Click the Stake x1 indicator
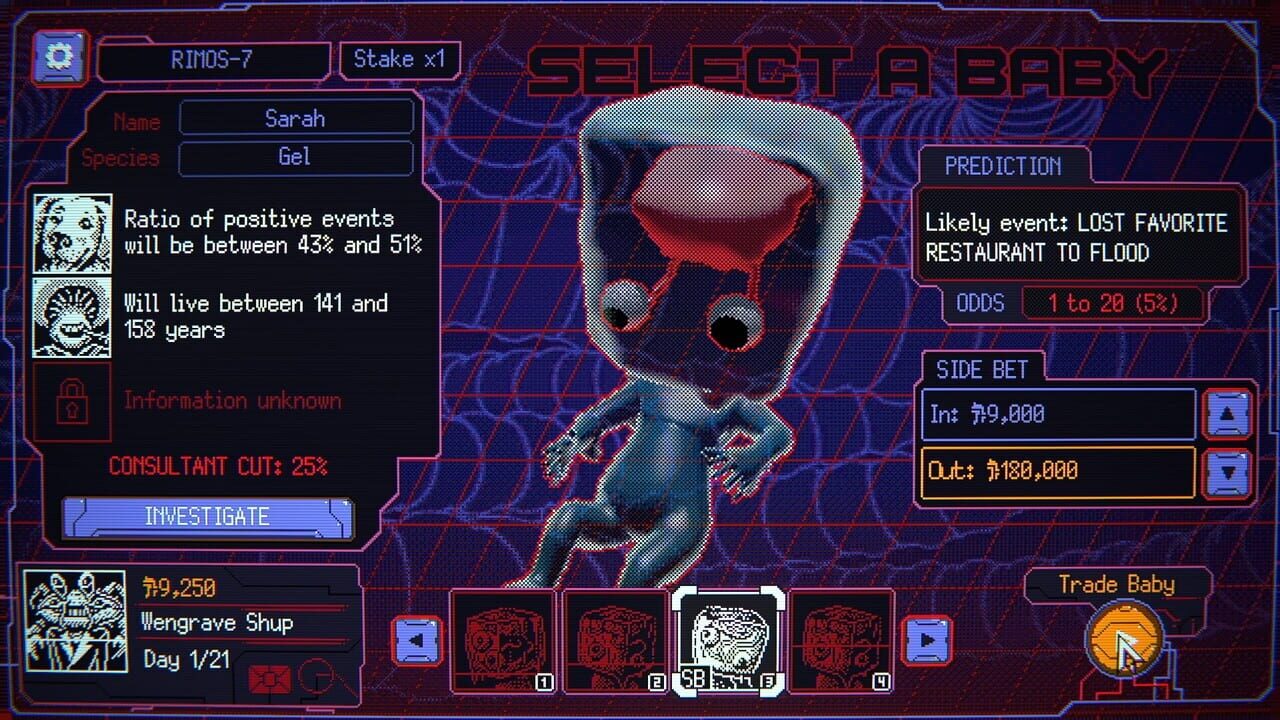Image resolution: width=1280 pixels, height=720 pixels. point(398,59)
